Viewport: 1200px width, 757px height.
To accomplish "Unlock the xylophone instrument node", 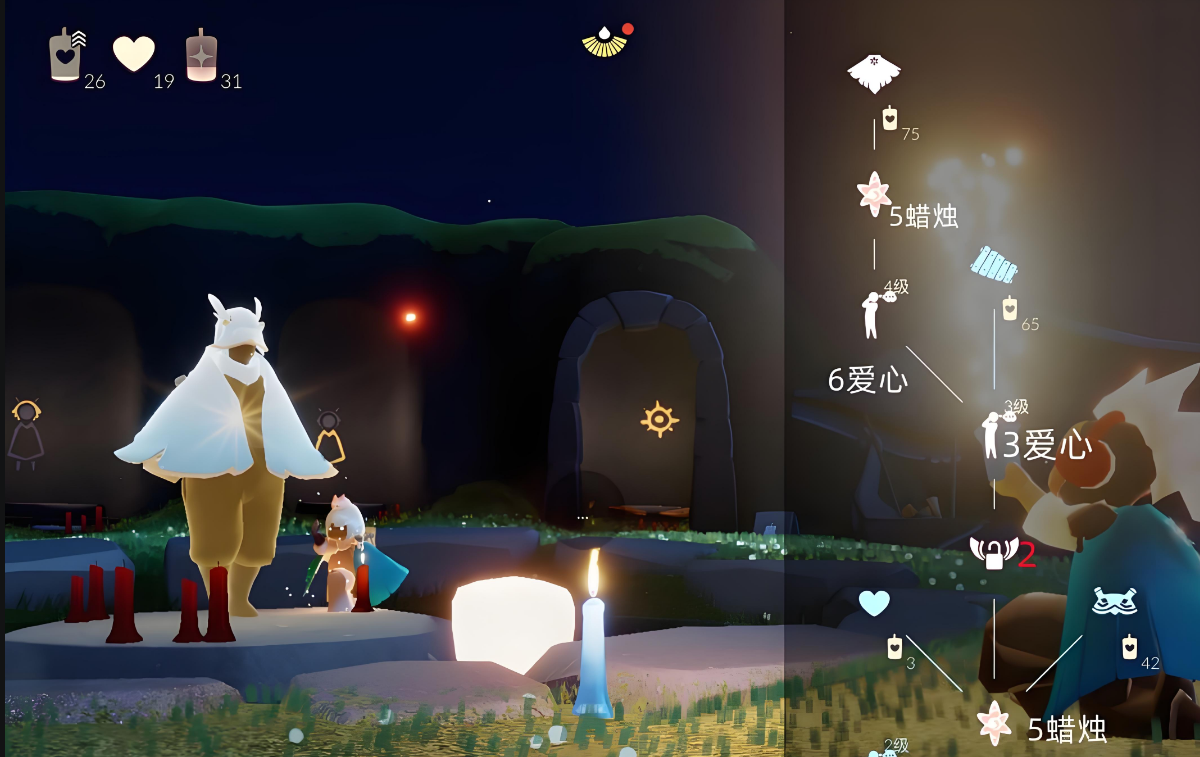I will (x=994, y=265).
